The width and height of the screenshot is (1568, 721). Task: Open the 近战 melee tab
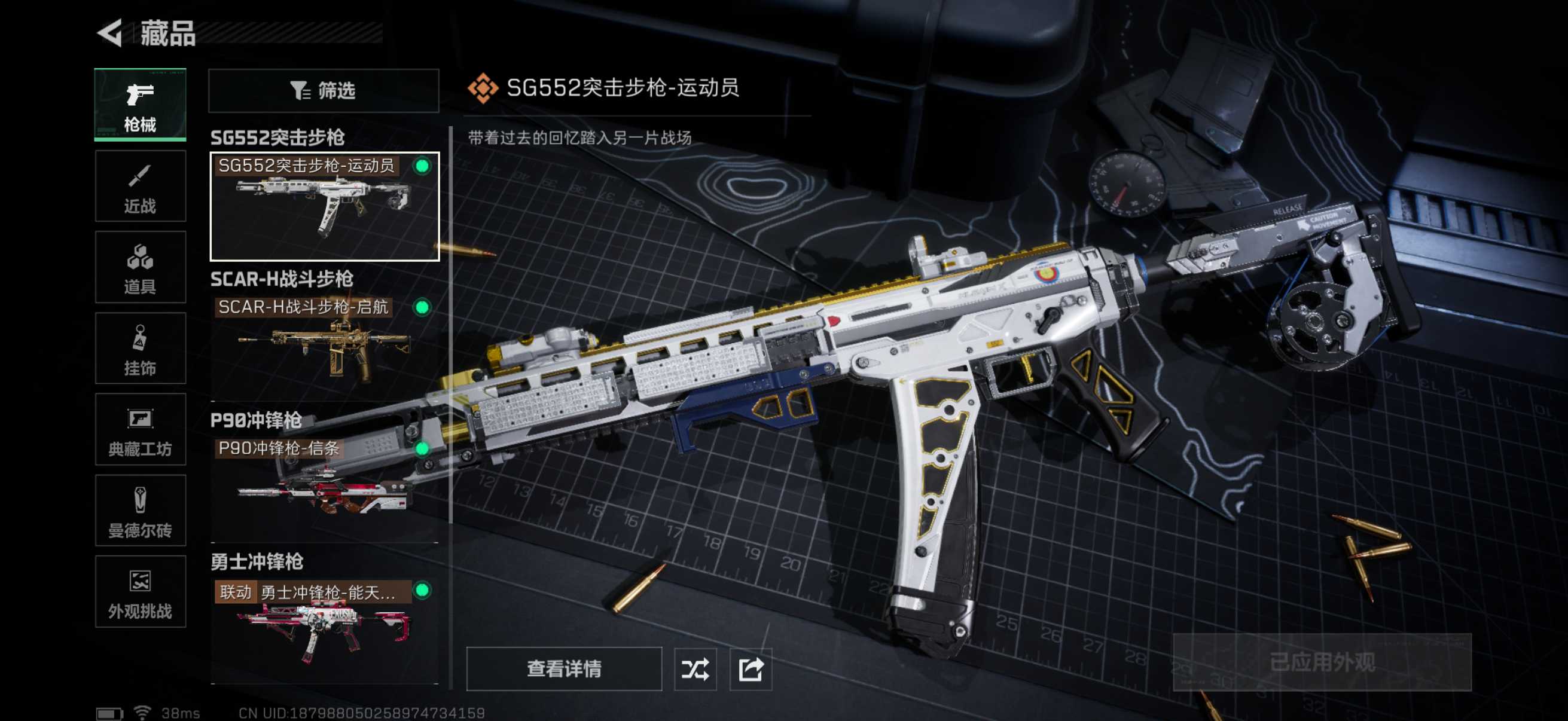pos(140,186)
